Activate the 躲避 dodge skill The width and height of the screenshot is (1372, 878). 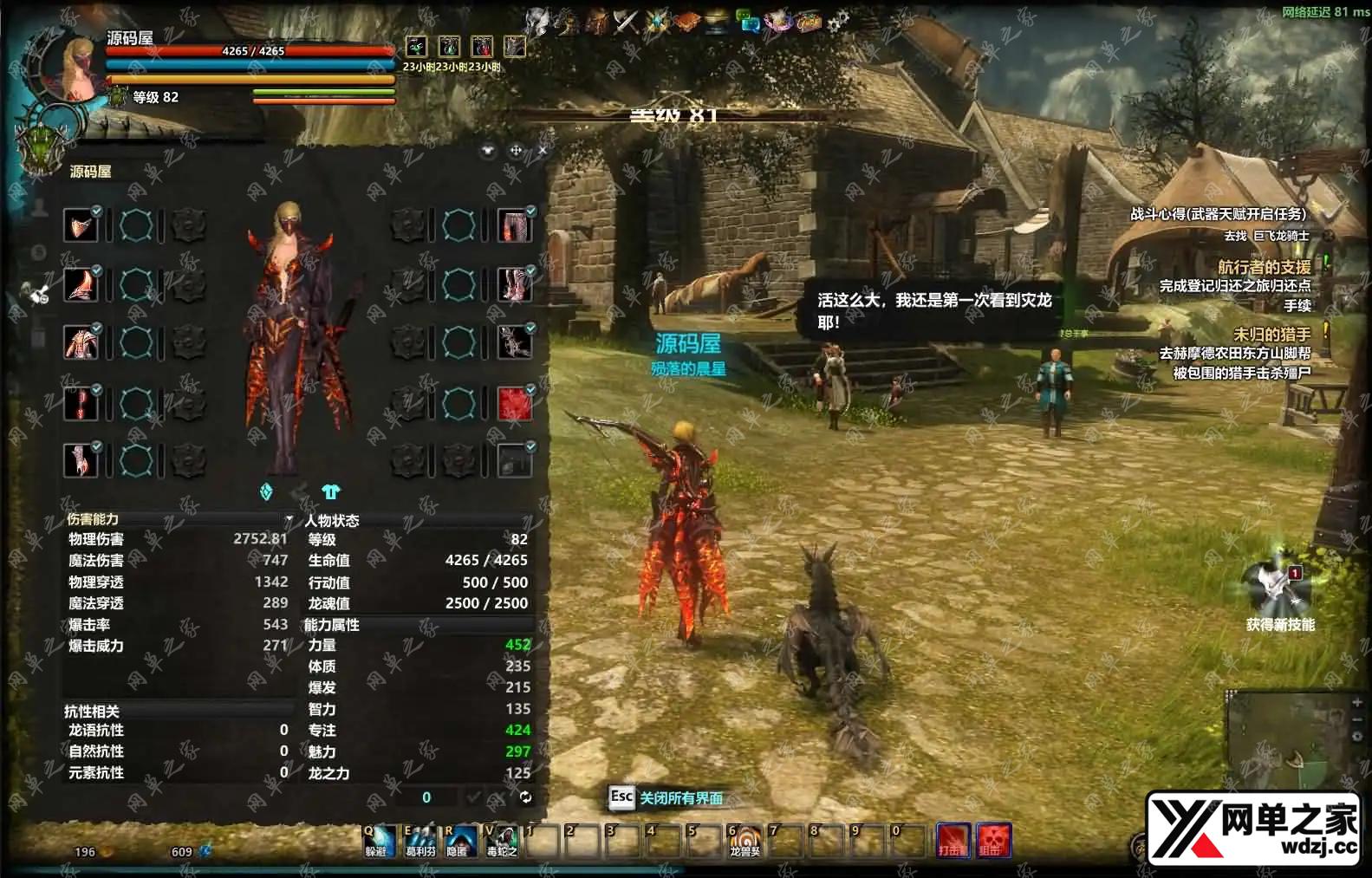378,839
